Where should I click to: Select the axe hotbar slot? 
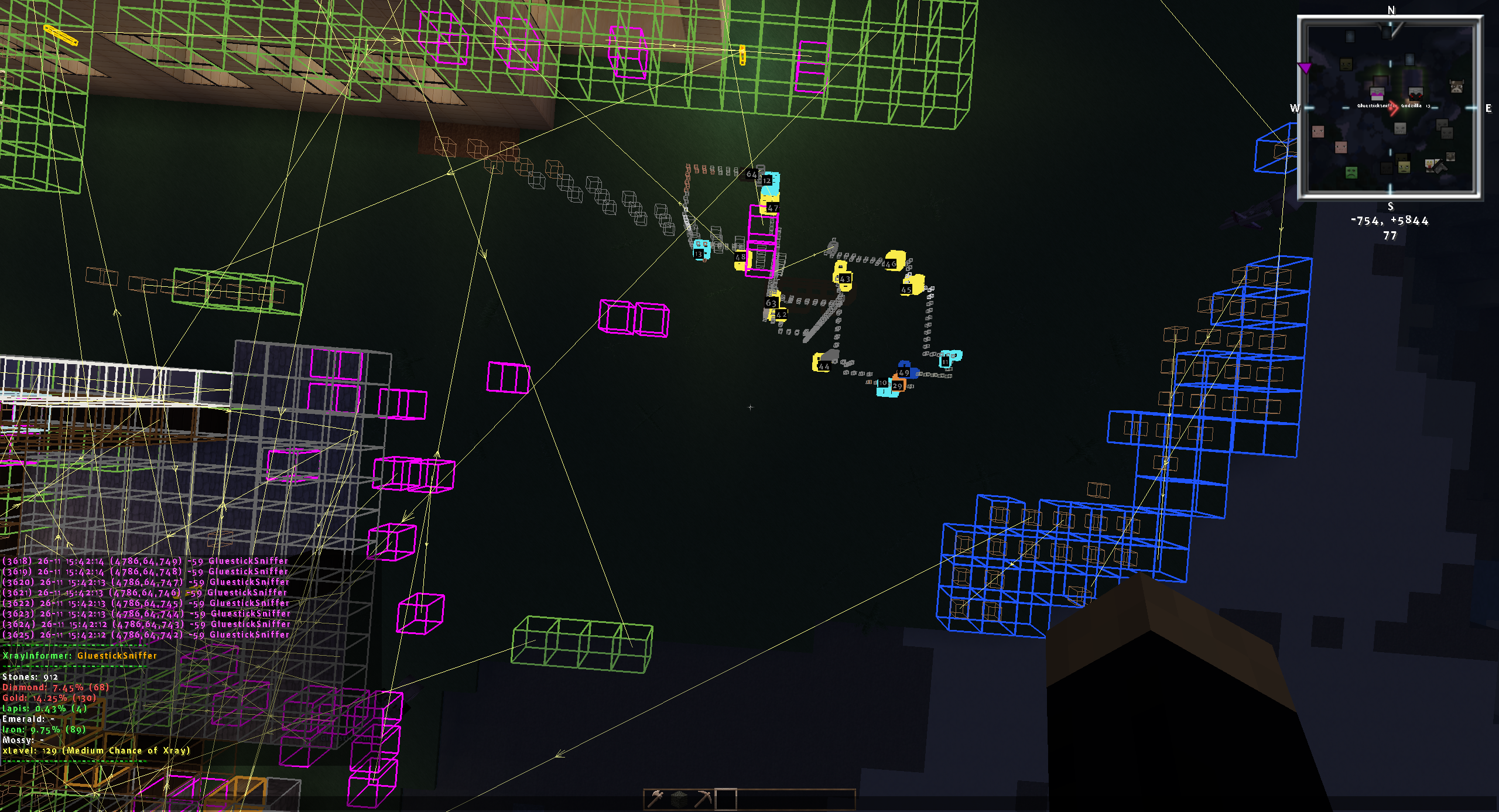pos(656,799)
